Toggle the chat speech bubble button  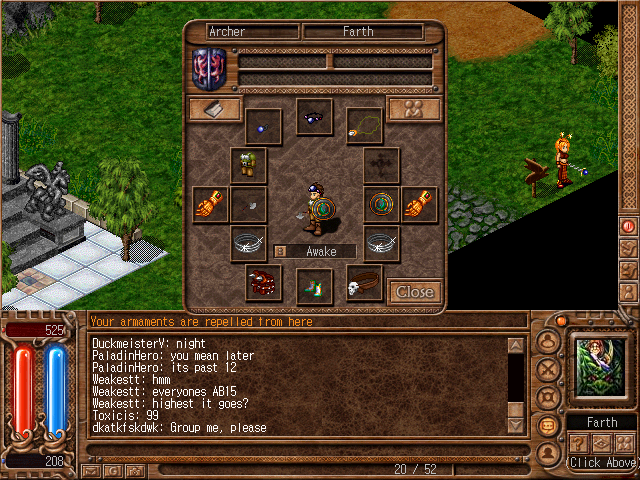tap(548, 424)
